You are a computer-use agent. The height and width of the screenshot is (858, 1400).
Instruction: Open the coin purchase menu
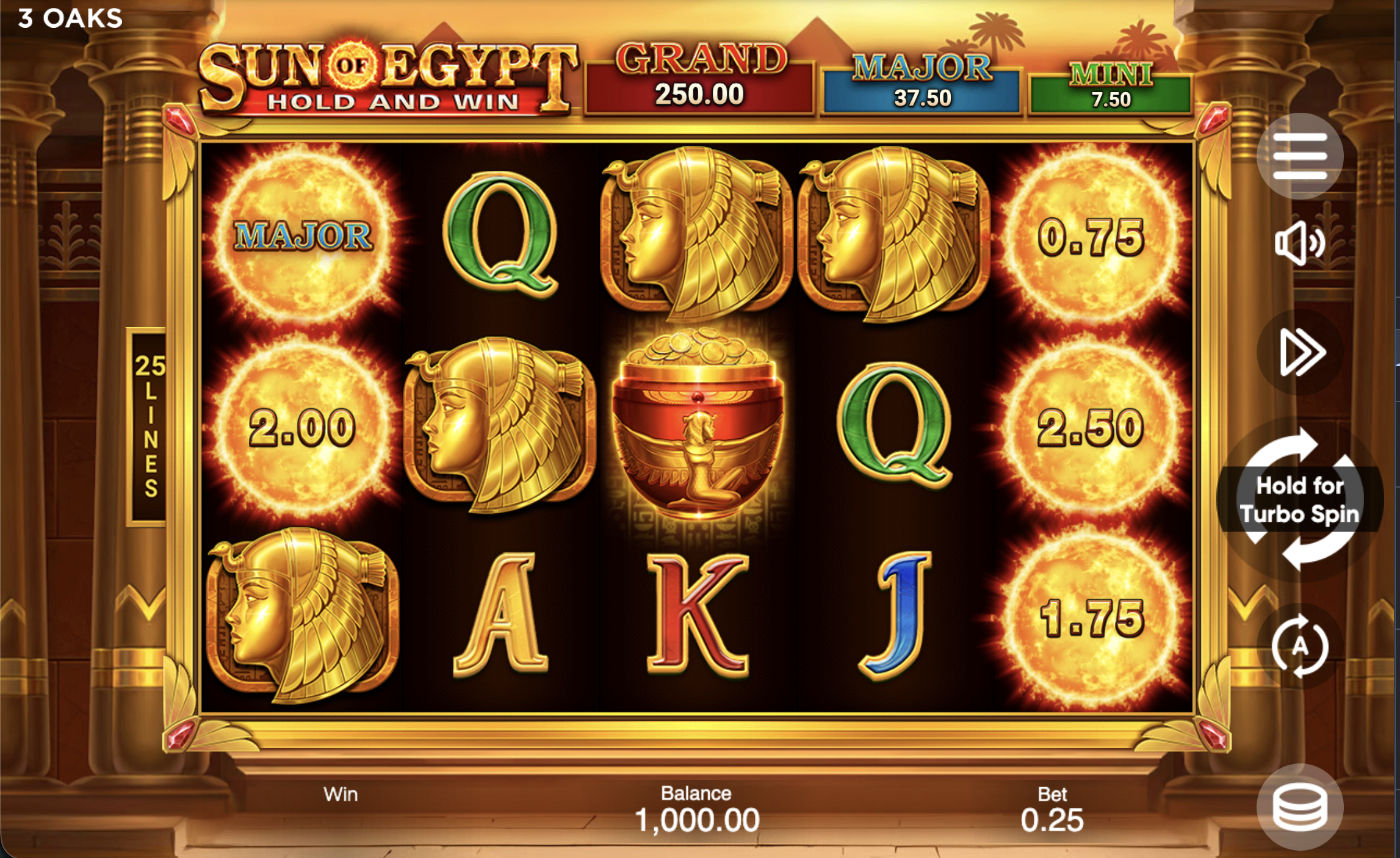1300,808
